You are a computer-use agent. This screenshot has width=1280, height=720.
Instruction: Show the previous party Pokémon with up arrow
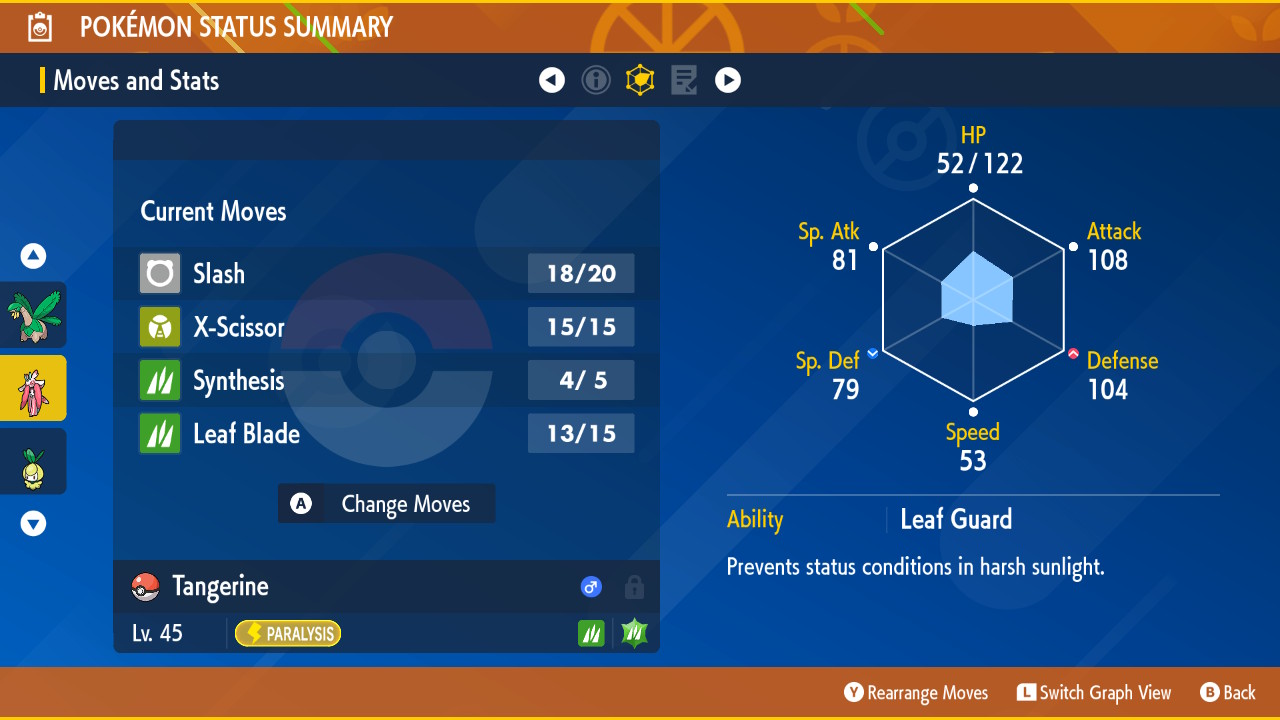coord(34,257)
